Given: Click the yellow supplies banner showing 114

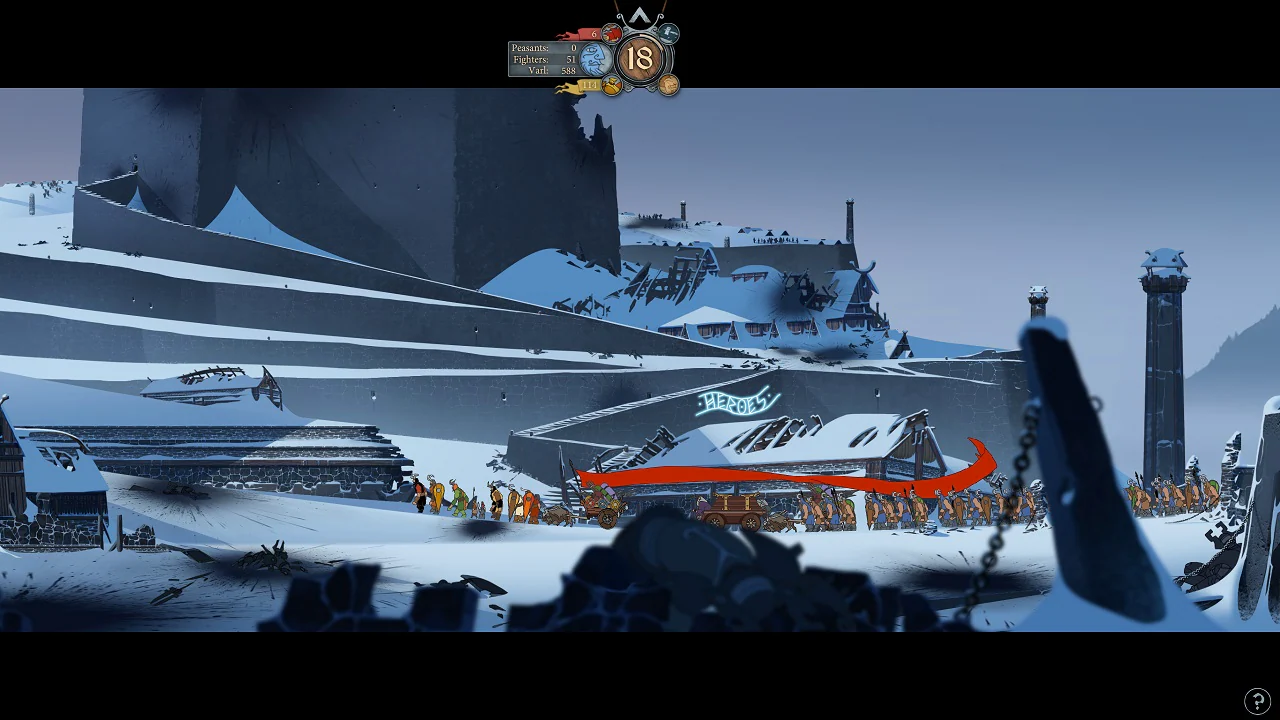Looking at the screenshot, I should tap(590, 85).
